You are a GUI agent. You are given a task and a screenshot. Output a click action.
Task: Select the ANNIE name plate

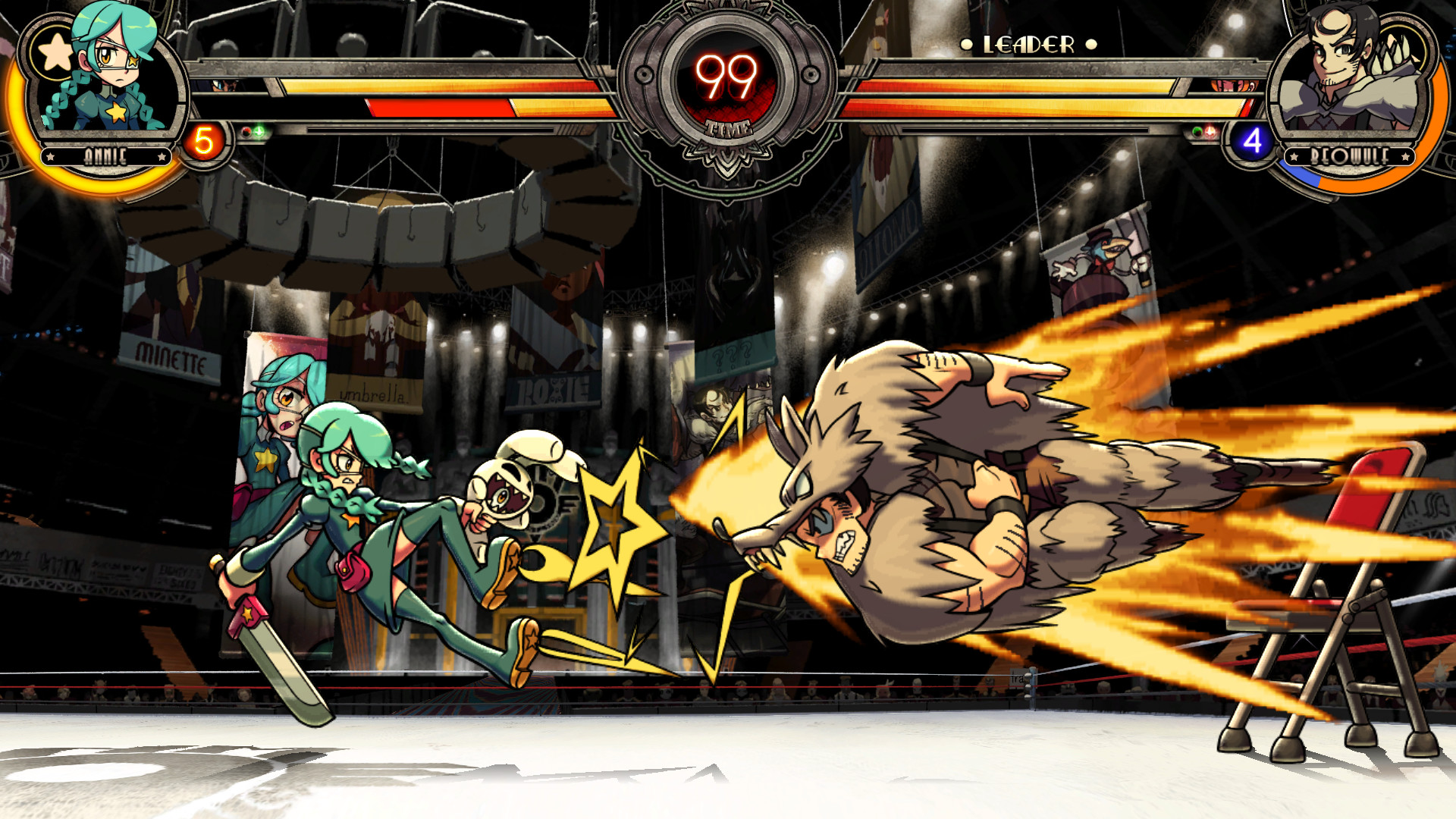tap(106, 155)
